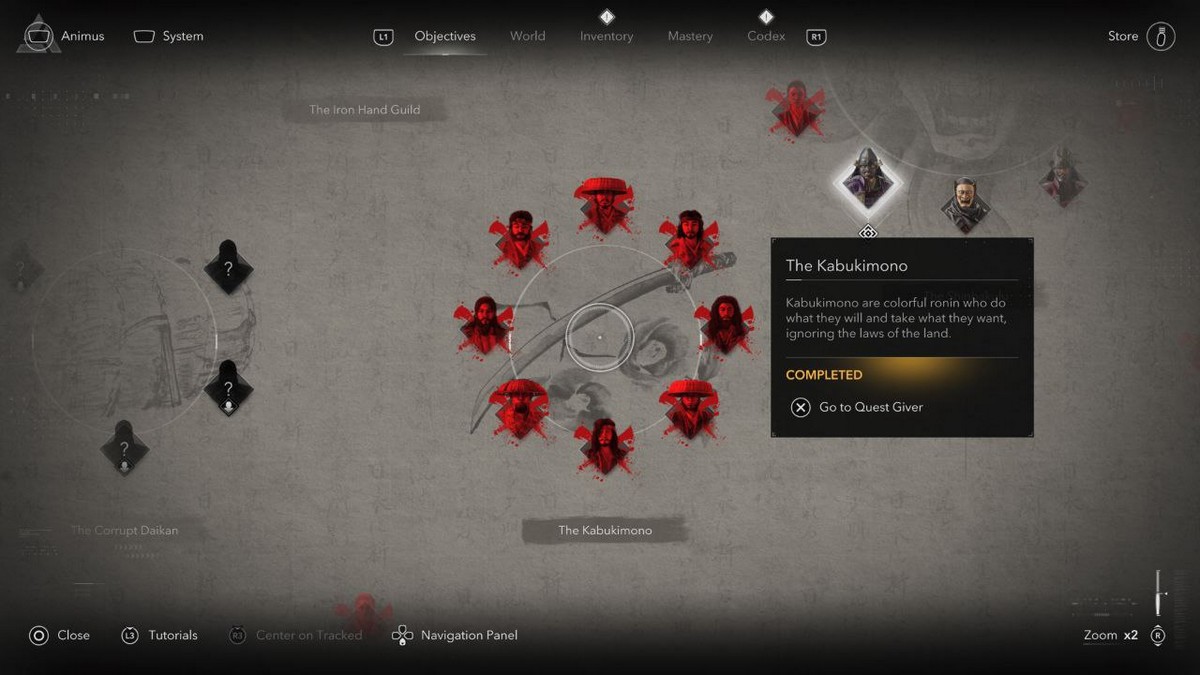This screenshot has height=675, width=1200.
Task: Switch to the Objectives tab
Action: [445, 36]
